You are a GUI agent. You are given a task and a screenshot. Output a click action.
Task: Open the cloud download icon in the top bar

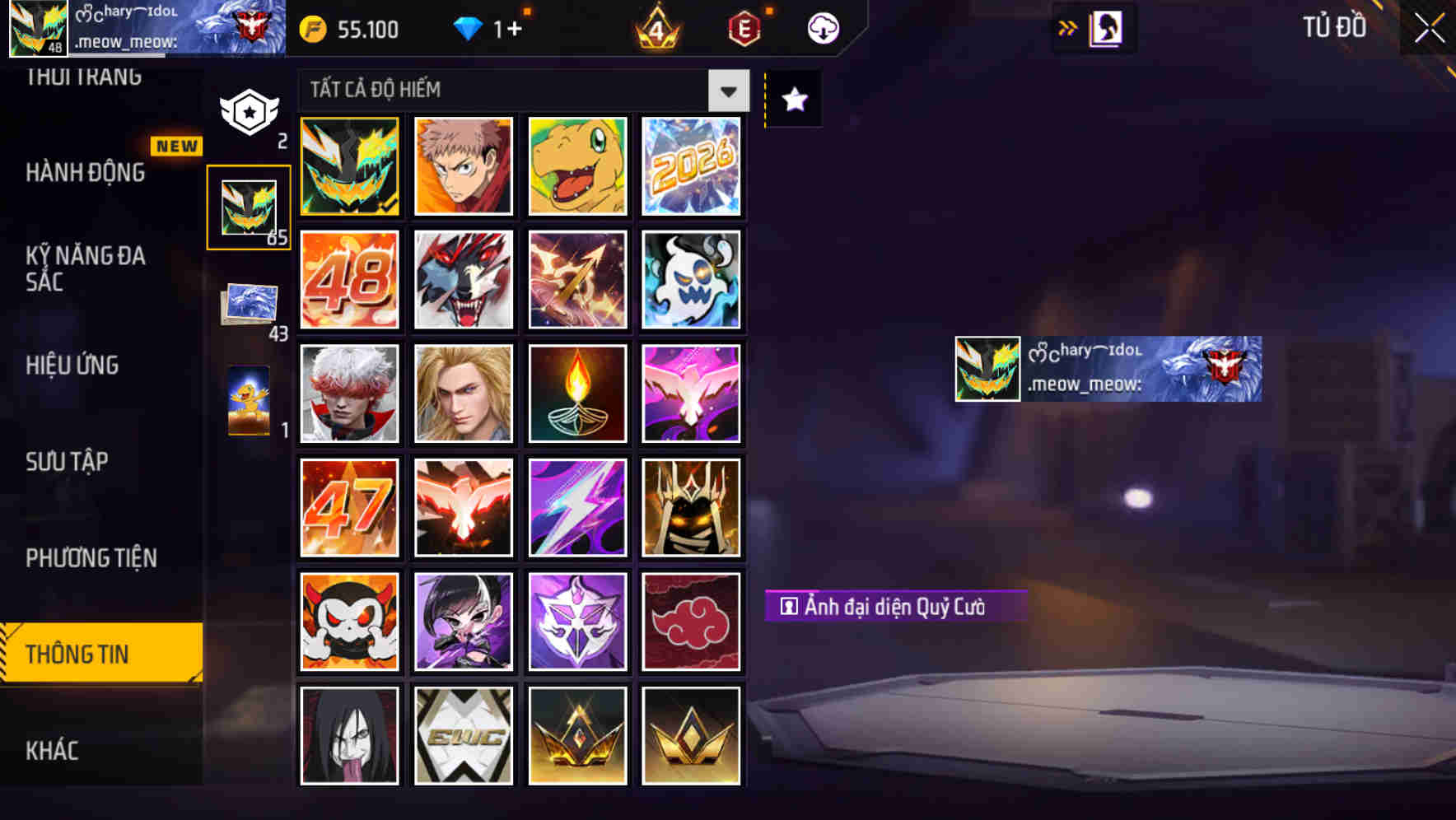820,28
